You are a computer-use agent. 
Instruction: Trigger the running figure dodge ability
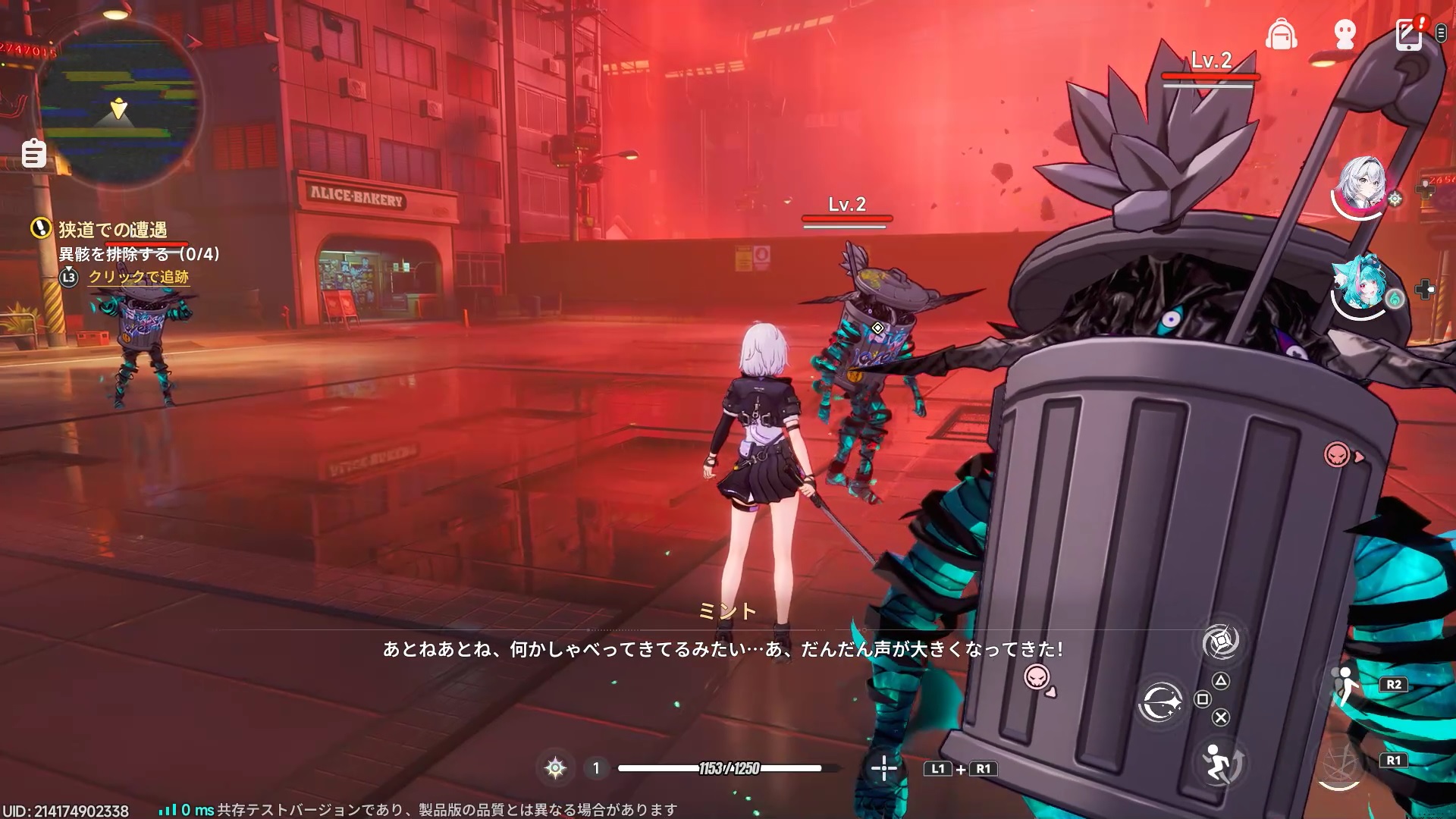[x=1220, y=761]
